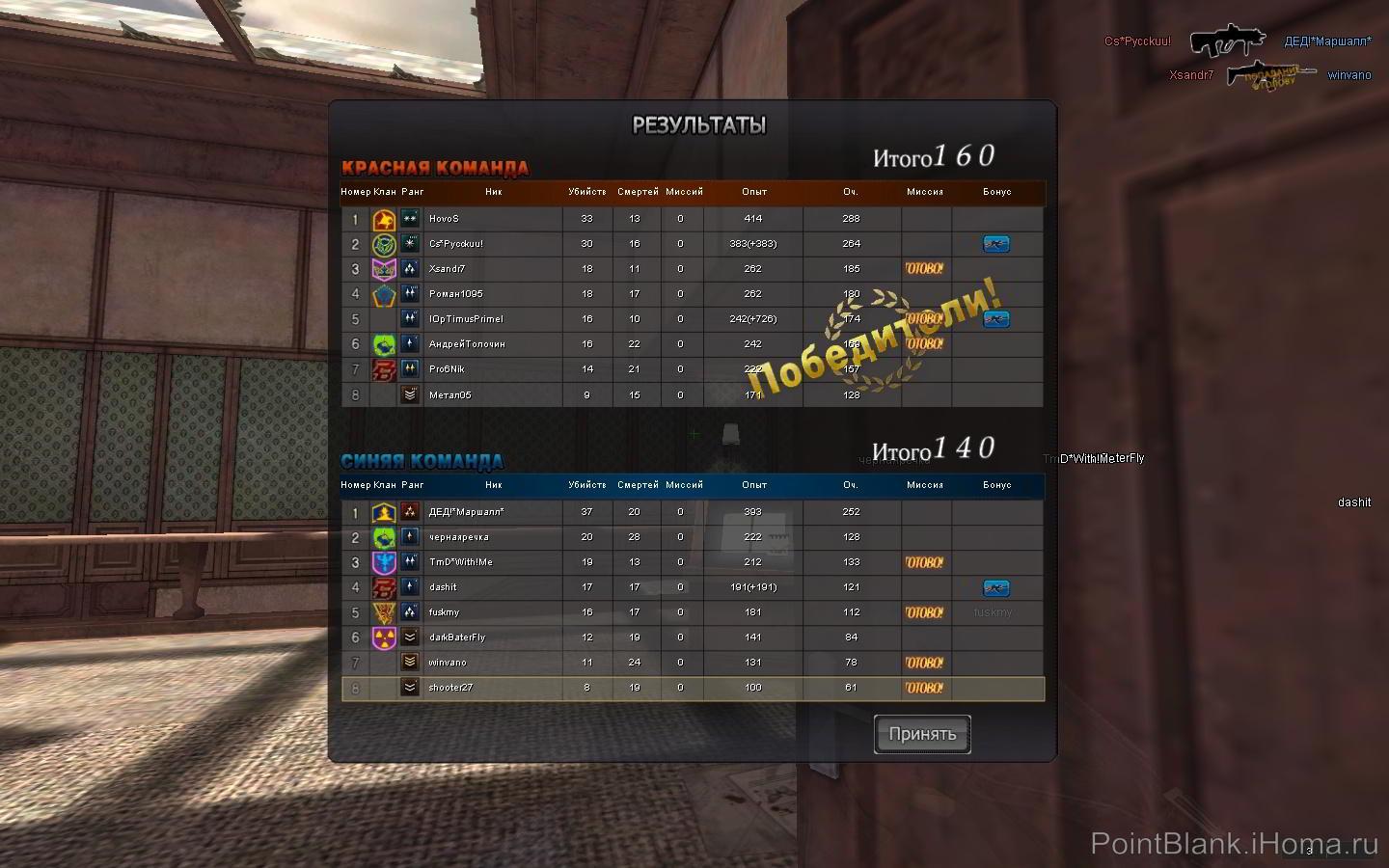Expand the Убийств column header
Viewport: 1389px width, 868px height.
coord(586,192)
